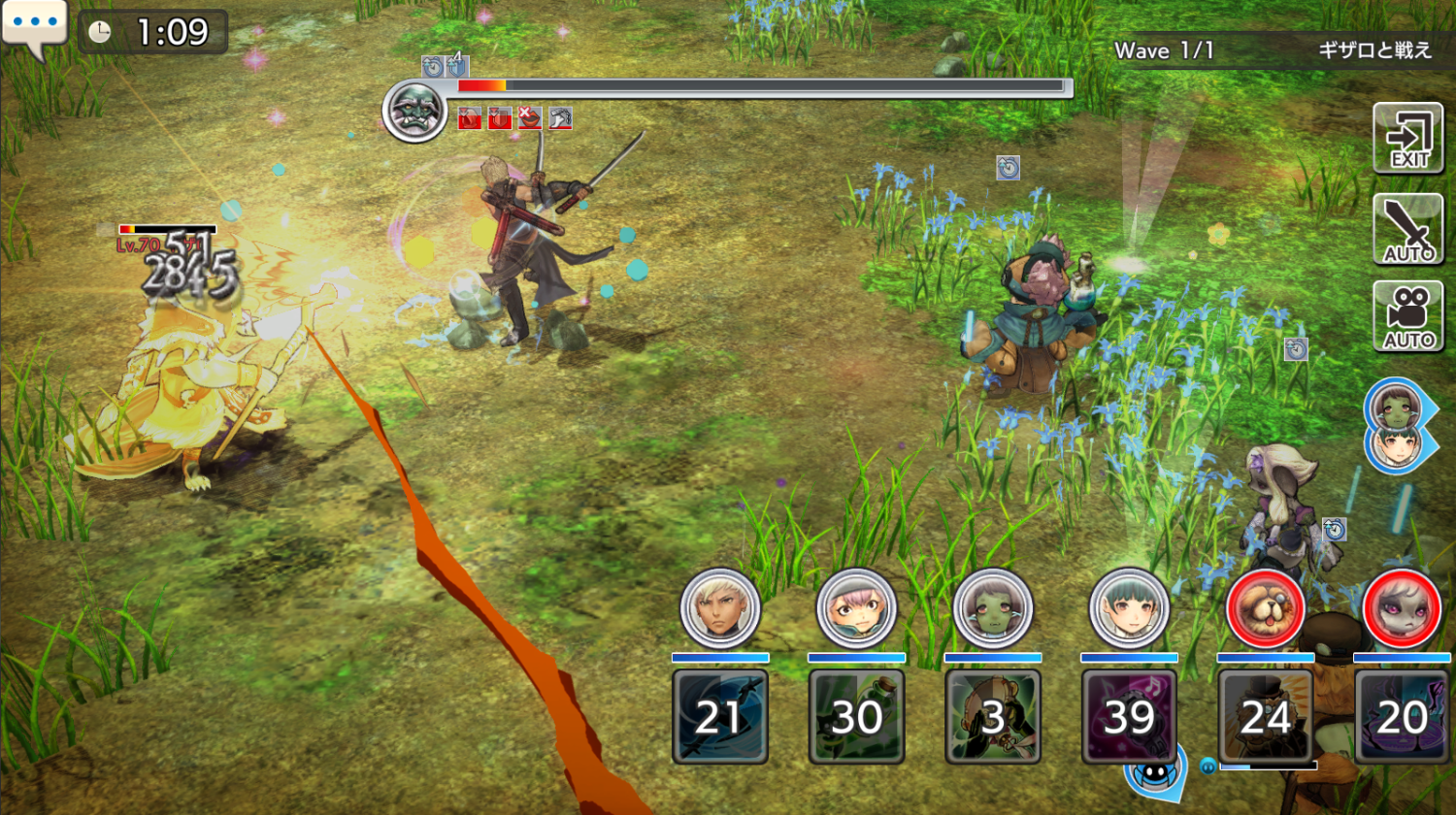Select the pale pink-eyed character portrait
The height and width of the screenshot is (815, 1456).
point(1402,608)
